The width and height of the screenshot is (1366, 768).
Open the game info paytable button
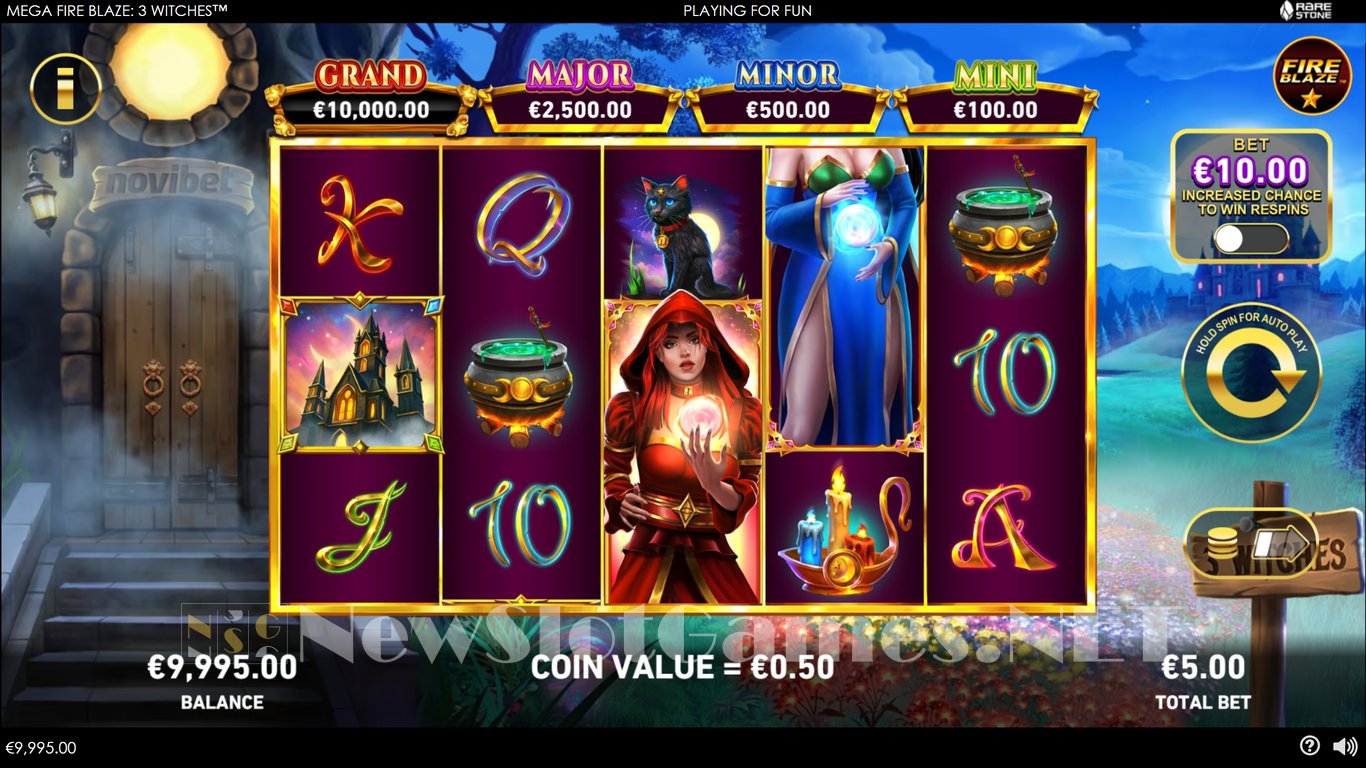point(66,88)
